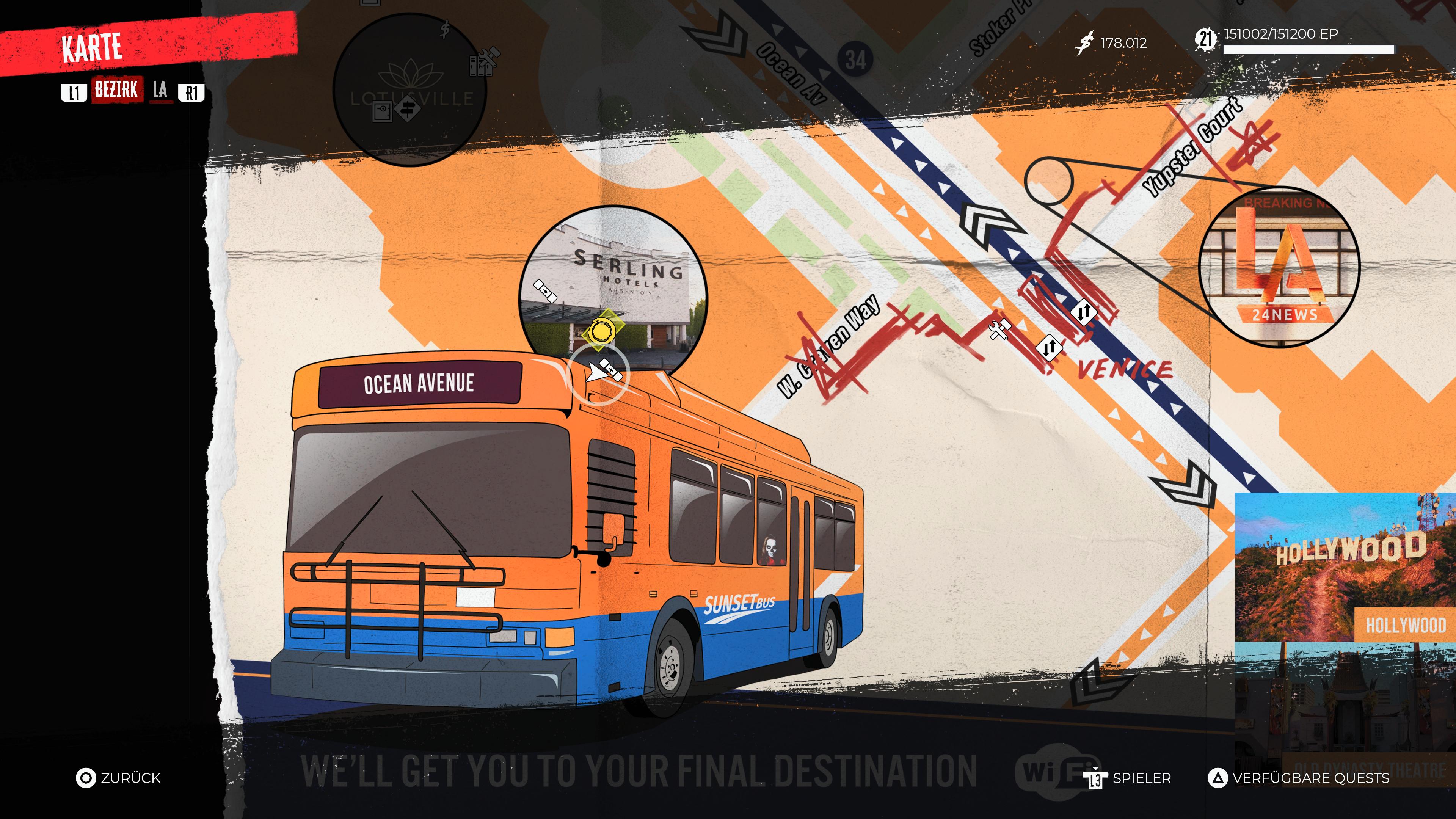Screen dimensions: 1456x819
Task: Select the LA 24 News location bubble
Action: click(1279, 266)
